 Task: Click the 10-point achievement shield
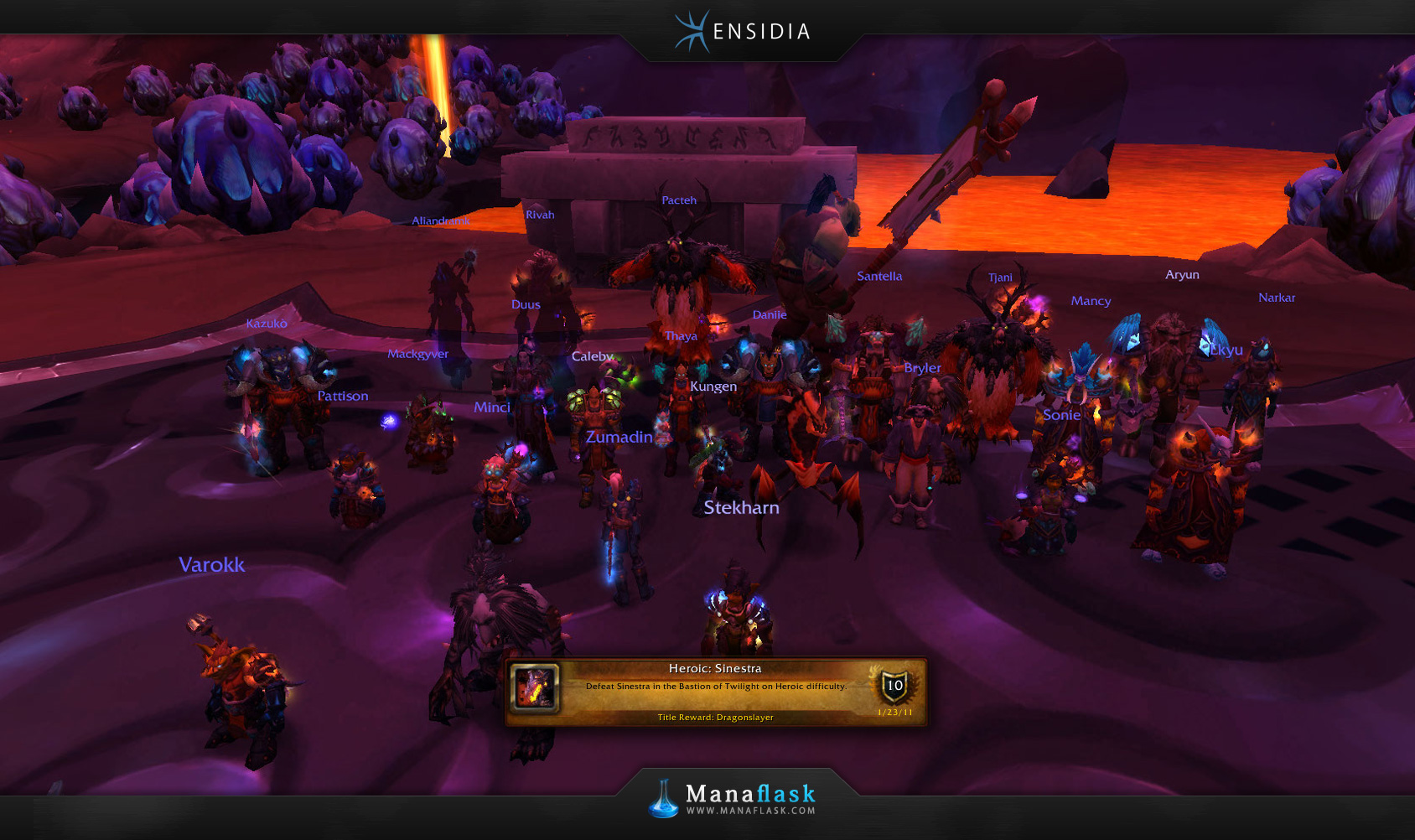point(894,687)
